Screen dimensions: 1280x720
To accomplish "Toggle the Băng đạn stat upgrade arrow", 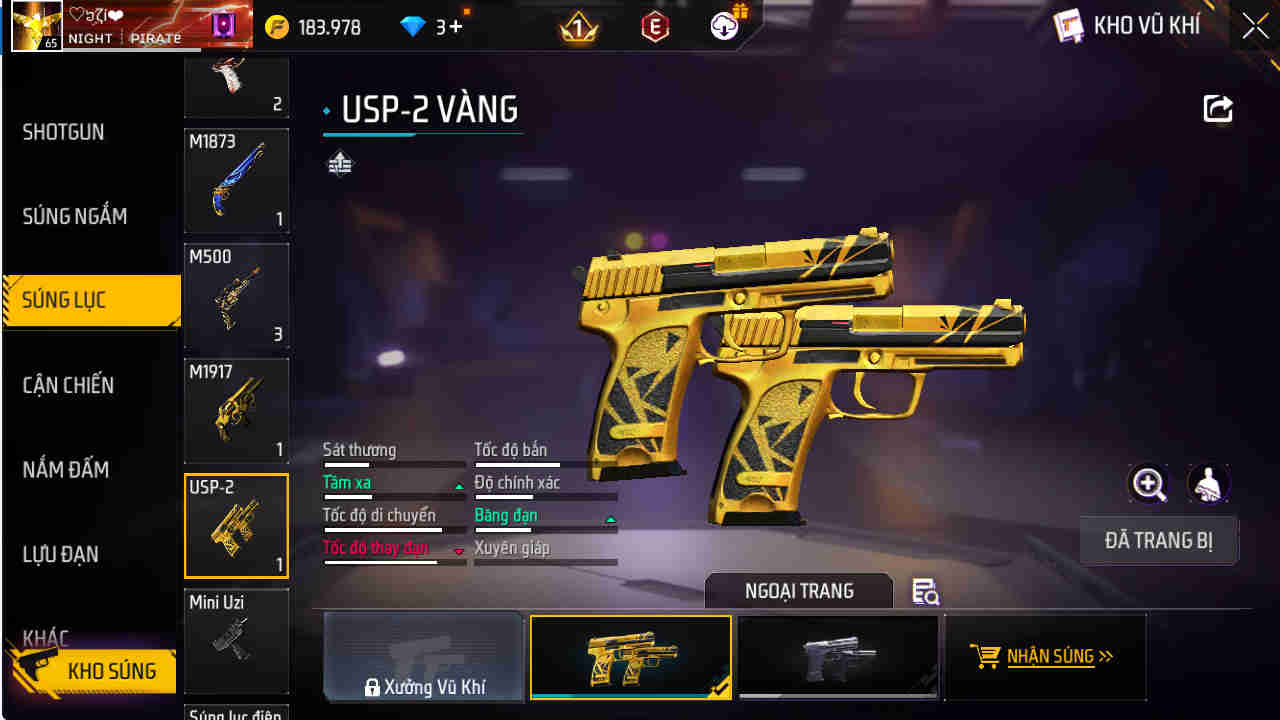I will pyautogui.click(x=610, y=518).
